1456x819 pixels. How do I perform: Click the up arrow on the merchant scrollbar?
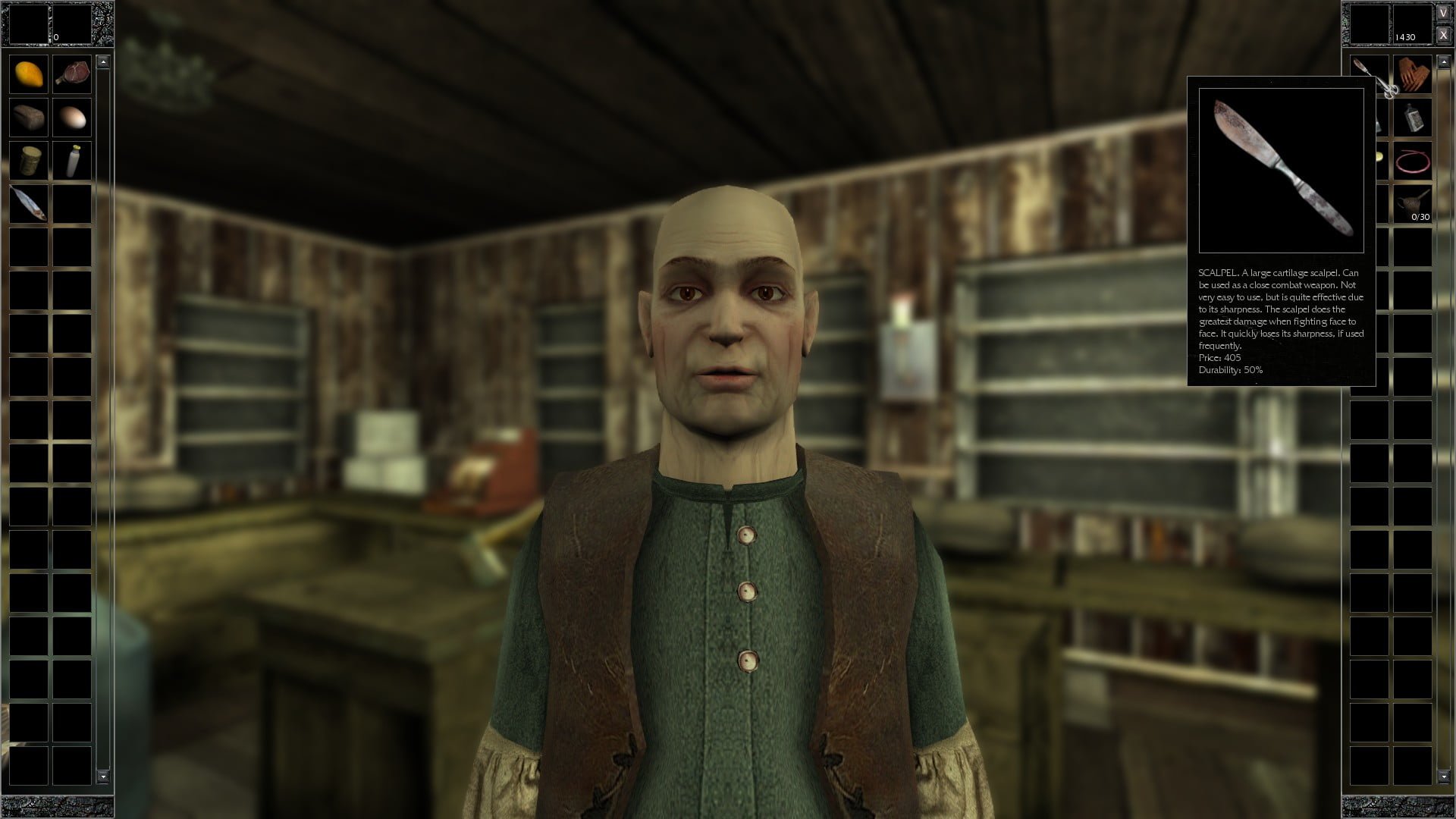pos(1444,61)
